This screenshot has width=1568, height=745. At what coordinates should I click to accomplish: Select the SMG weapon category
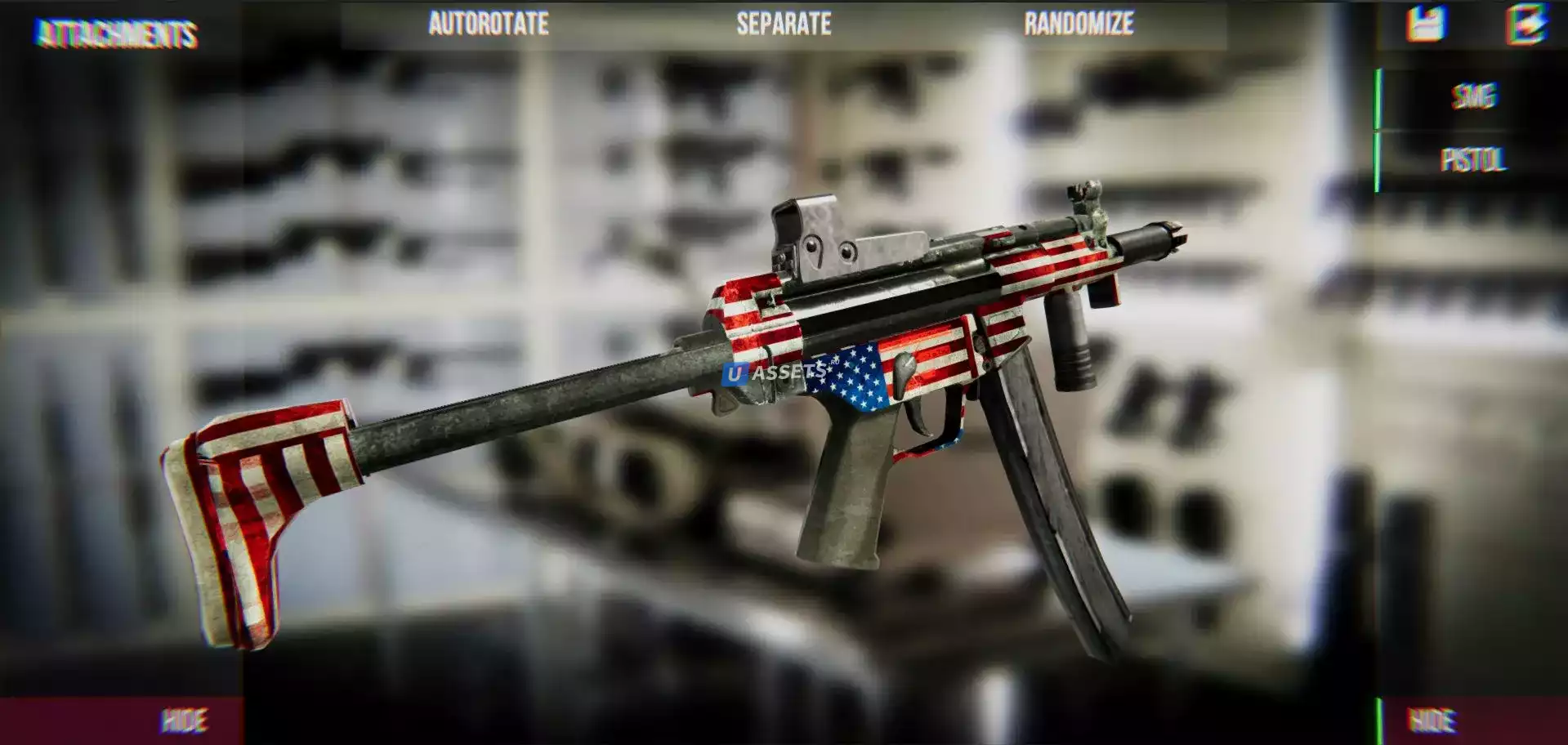1473,96
